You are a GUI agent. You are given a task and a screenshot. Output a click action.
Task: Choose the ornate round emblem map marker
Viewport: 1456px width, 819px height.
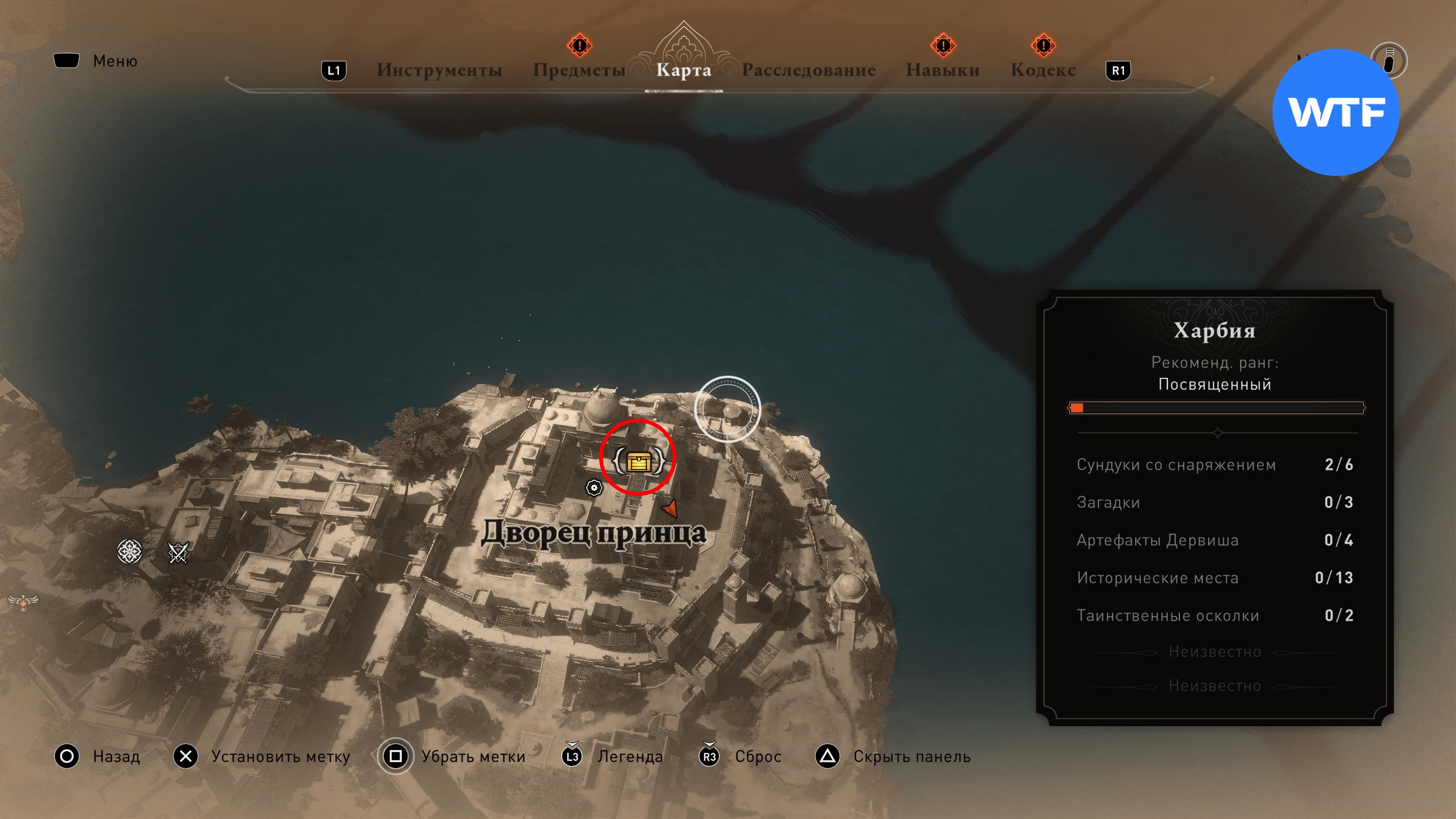tap(129, 551)
